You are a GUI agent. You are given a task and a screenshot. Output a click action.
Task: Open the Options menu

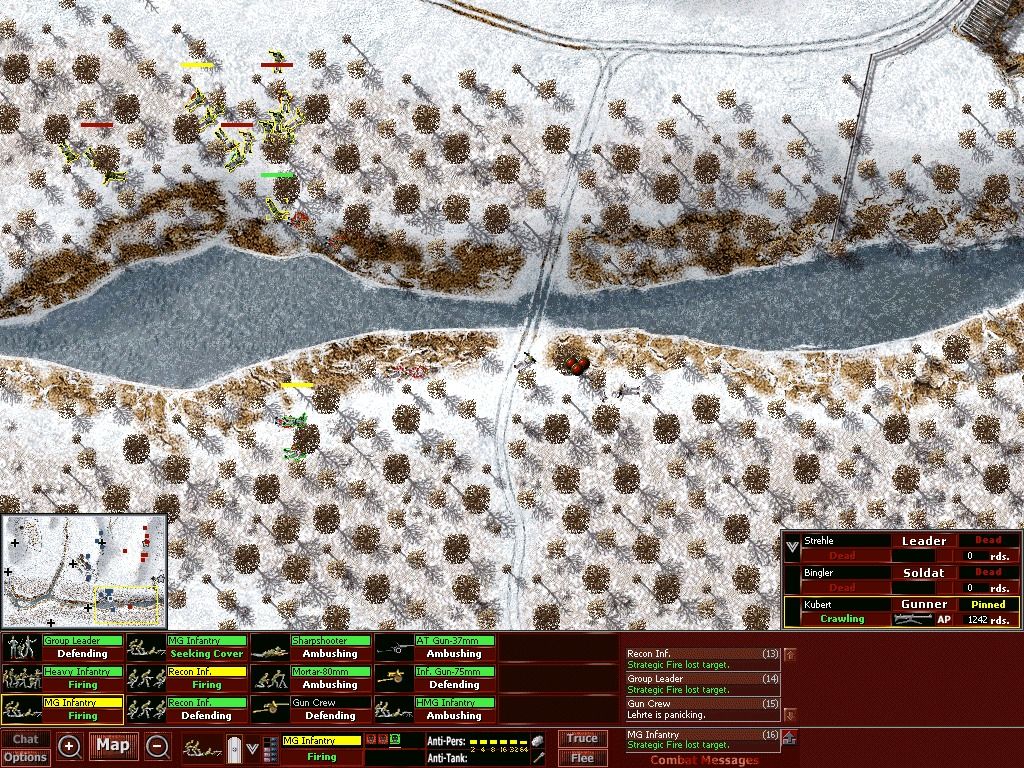[25, 757]
